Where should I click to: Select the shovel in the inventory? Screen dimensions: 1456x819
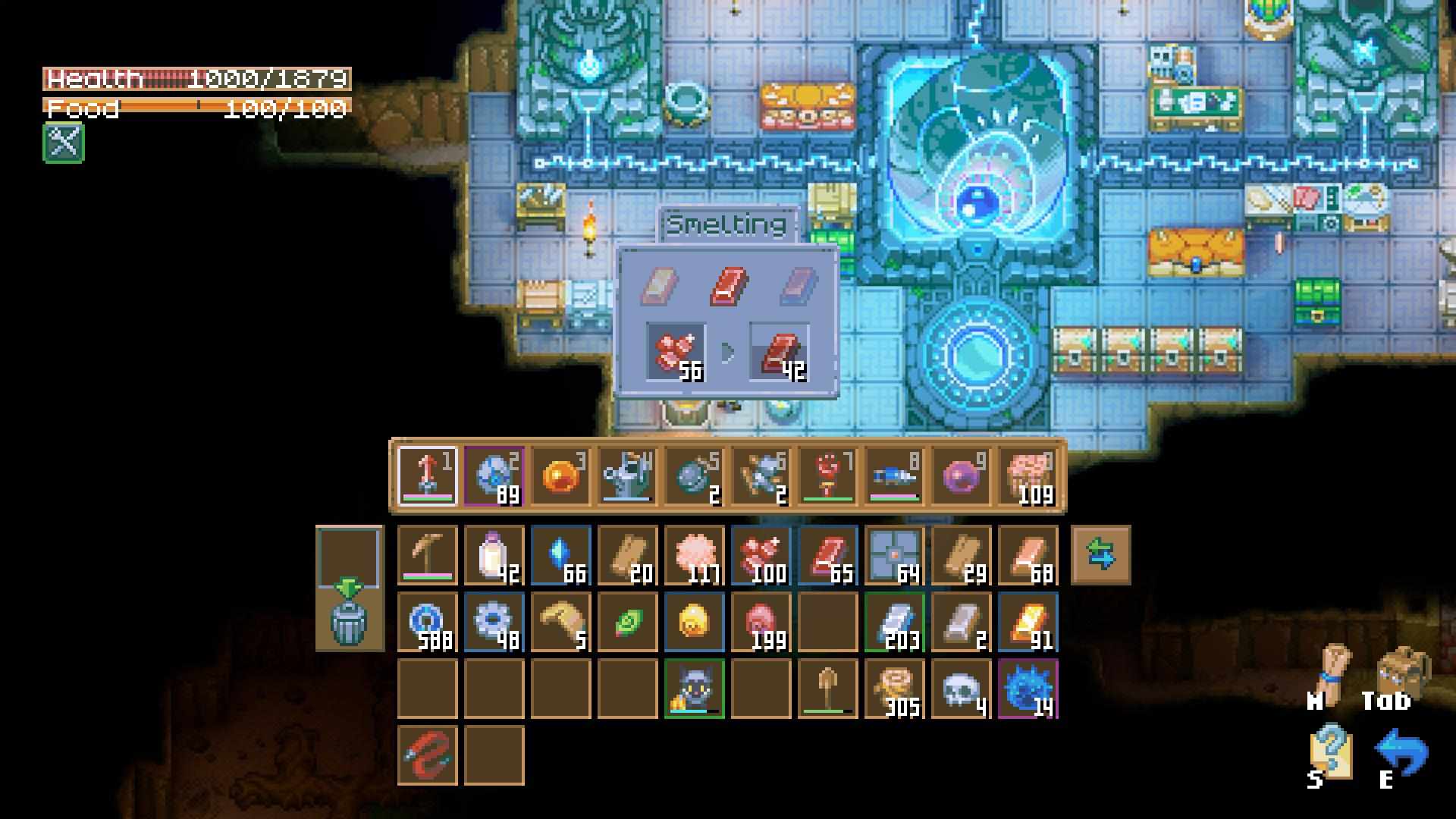828,689
